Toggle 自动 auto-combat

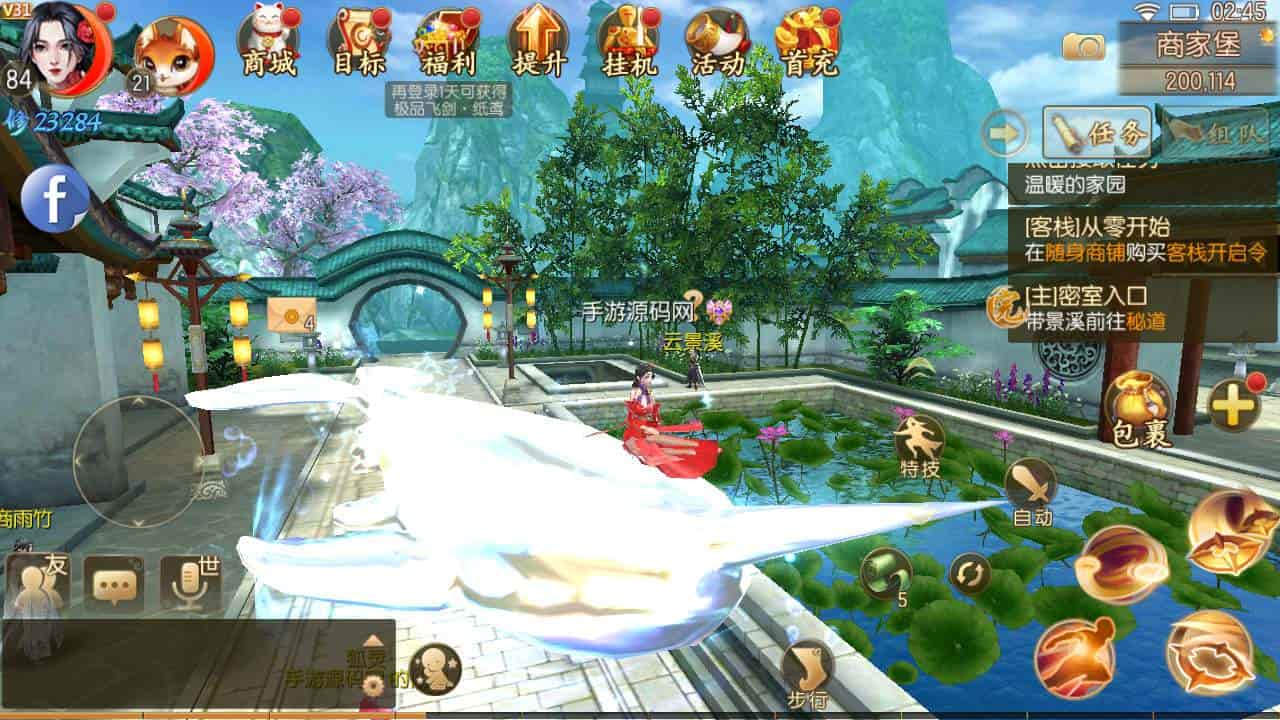[1031, 492]
